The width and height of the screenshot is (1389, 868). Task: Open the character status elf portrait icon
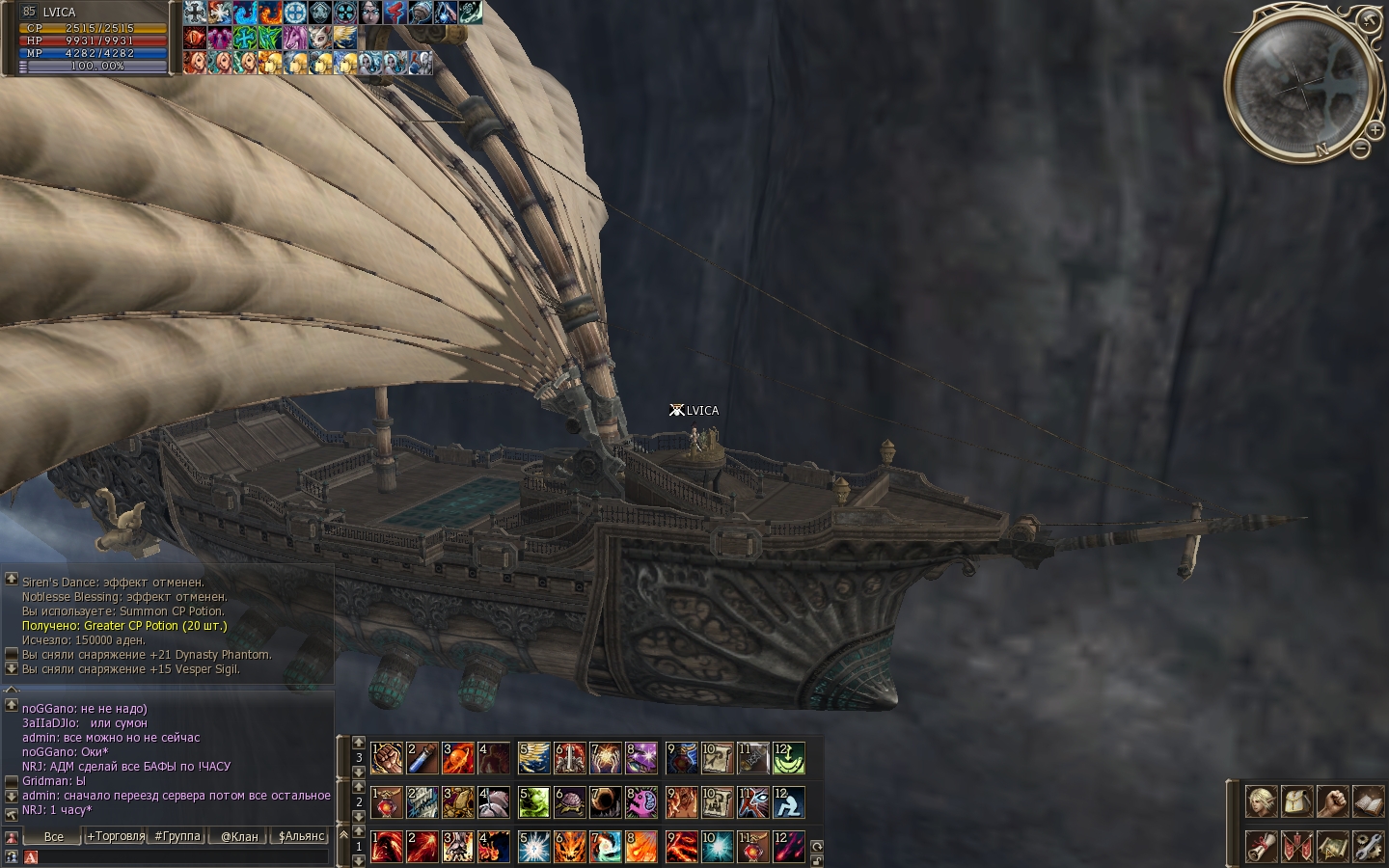[1261, 801]
